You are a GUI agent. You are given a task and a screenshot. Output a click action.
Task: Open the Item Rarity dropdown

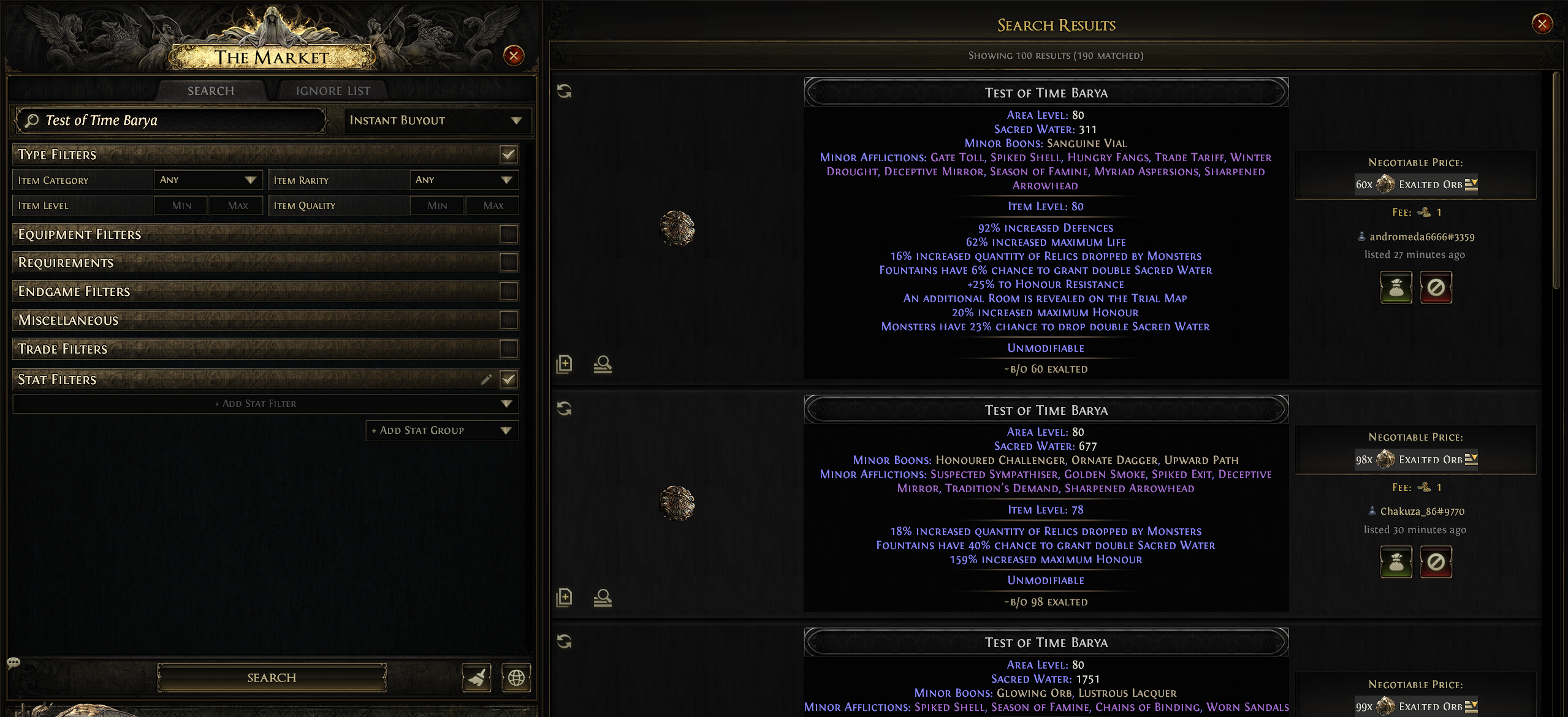463,180
